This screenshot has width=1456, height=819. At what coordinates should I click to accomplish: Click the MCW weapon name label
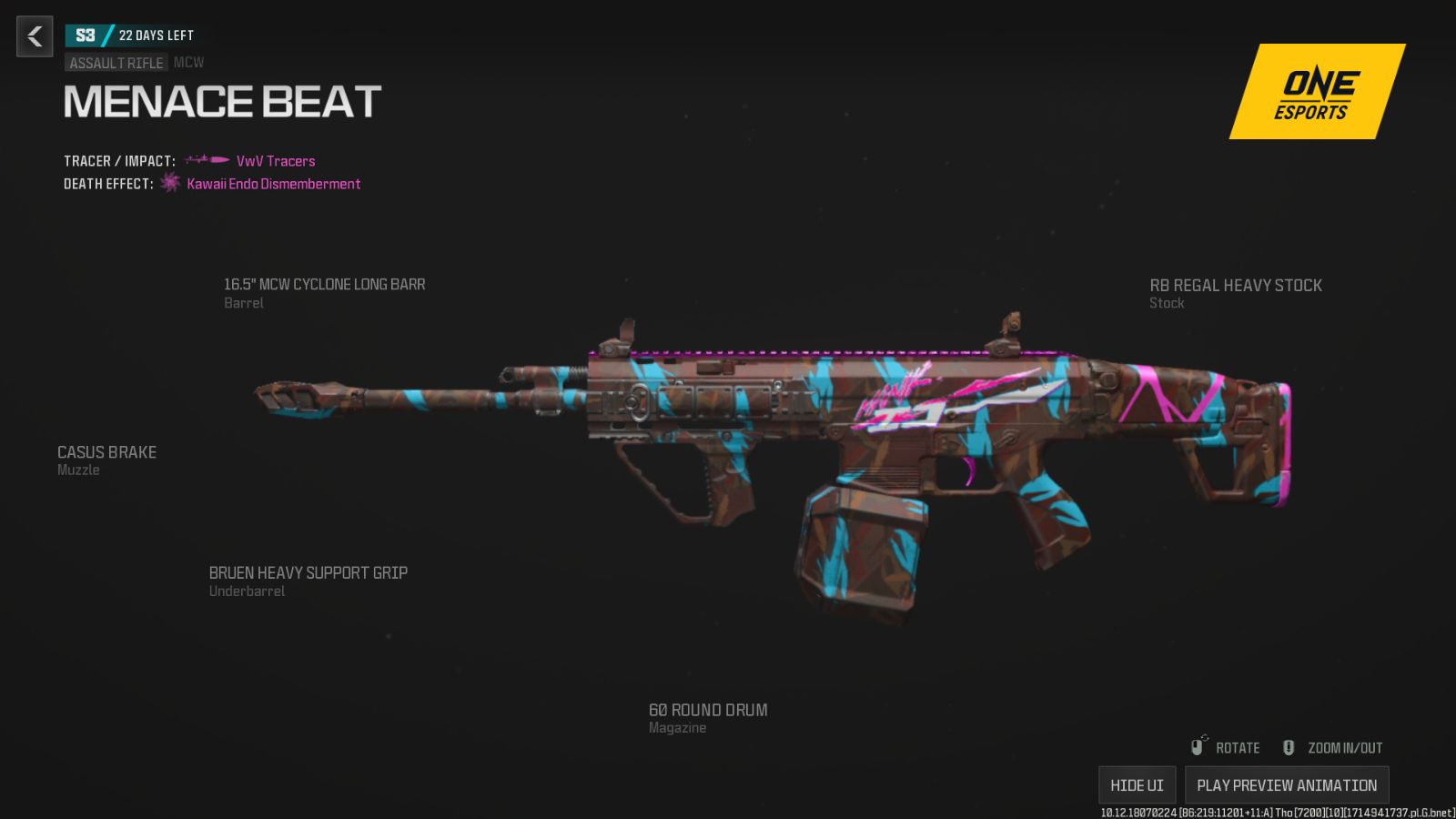tap(190, 63)
